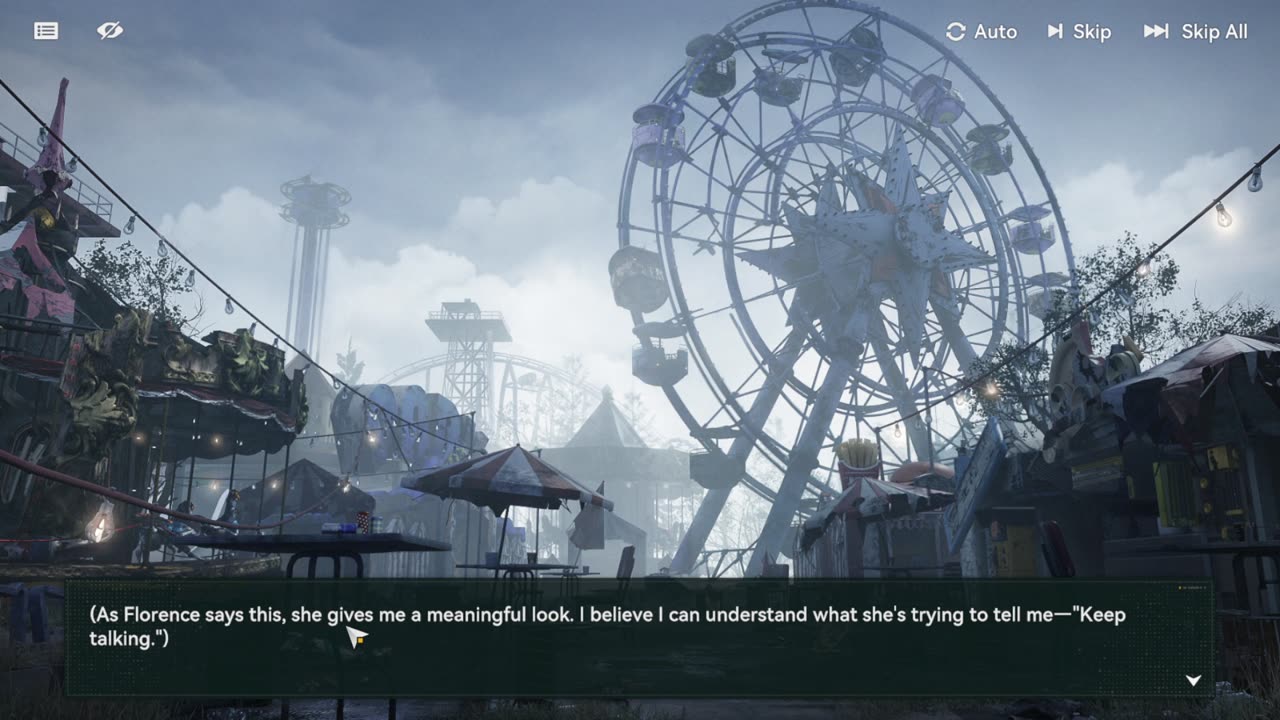Open the dialogue log list icon
Screen dimensions: 1280x720
click(x=46, y=31)
